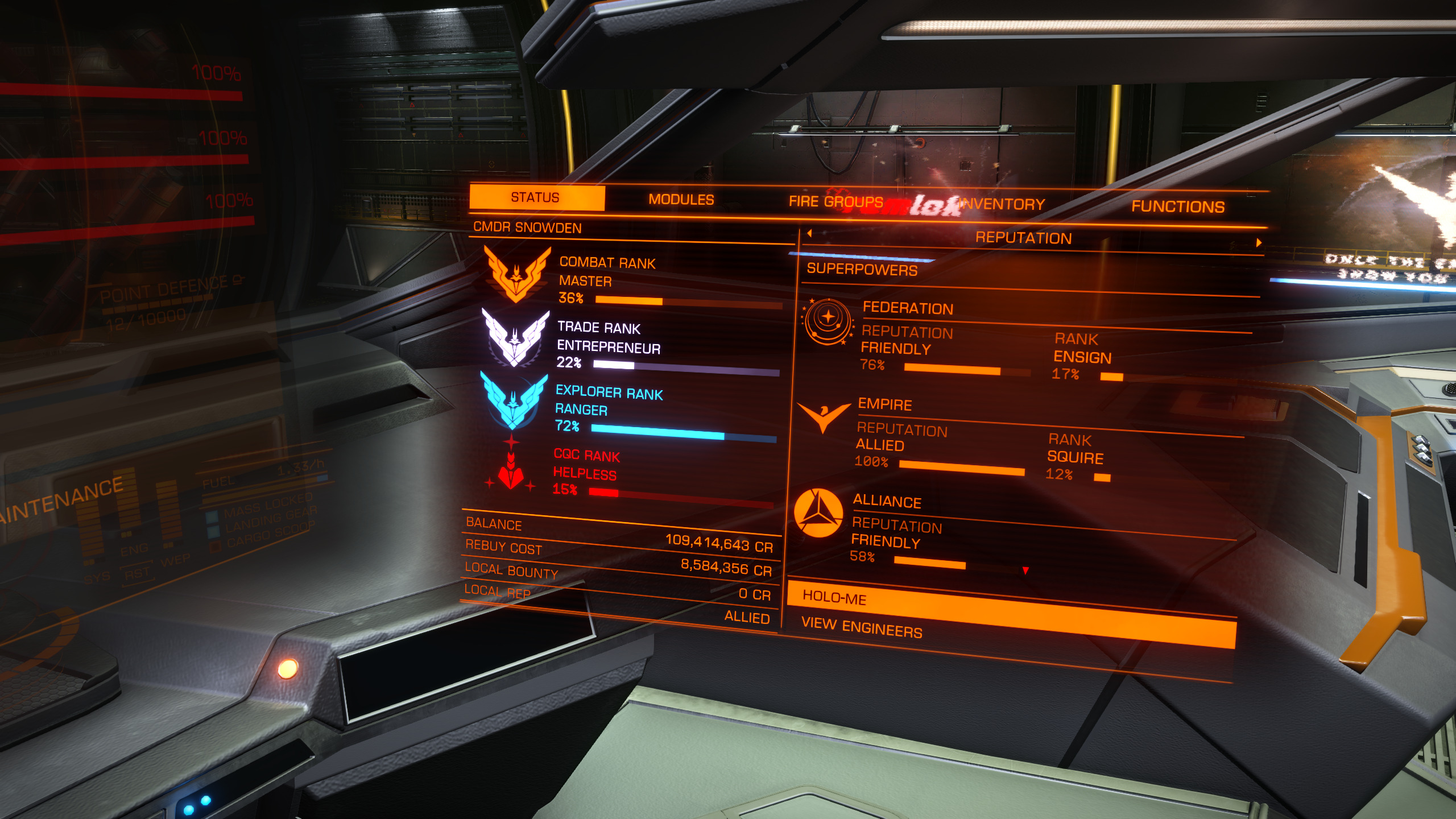Switch to the Functions tab
1456x819 pixels.
coord(1177,206)
